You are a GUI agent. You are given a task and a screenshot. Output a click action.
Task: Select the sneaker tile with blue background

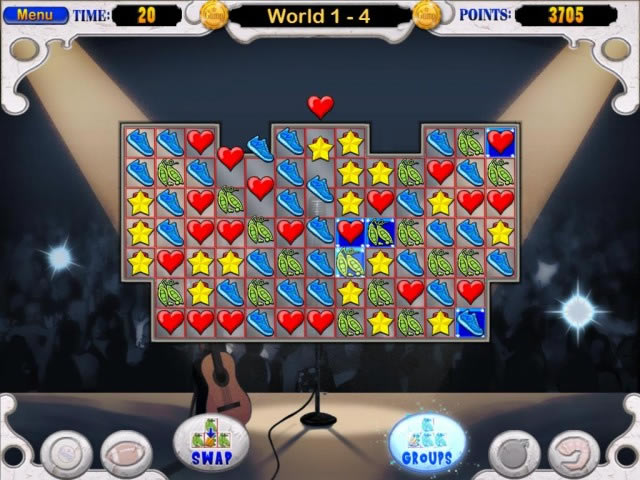pos(470,322)
